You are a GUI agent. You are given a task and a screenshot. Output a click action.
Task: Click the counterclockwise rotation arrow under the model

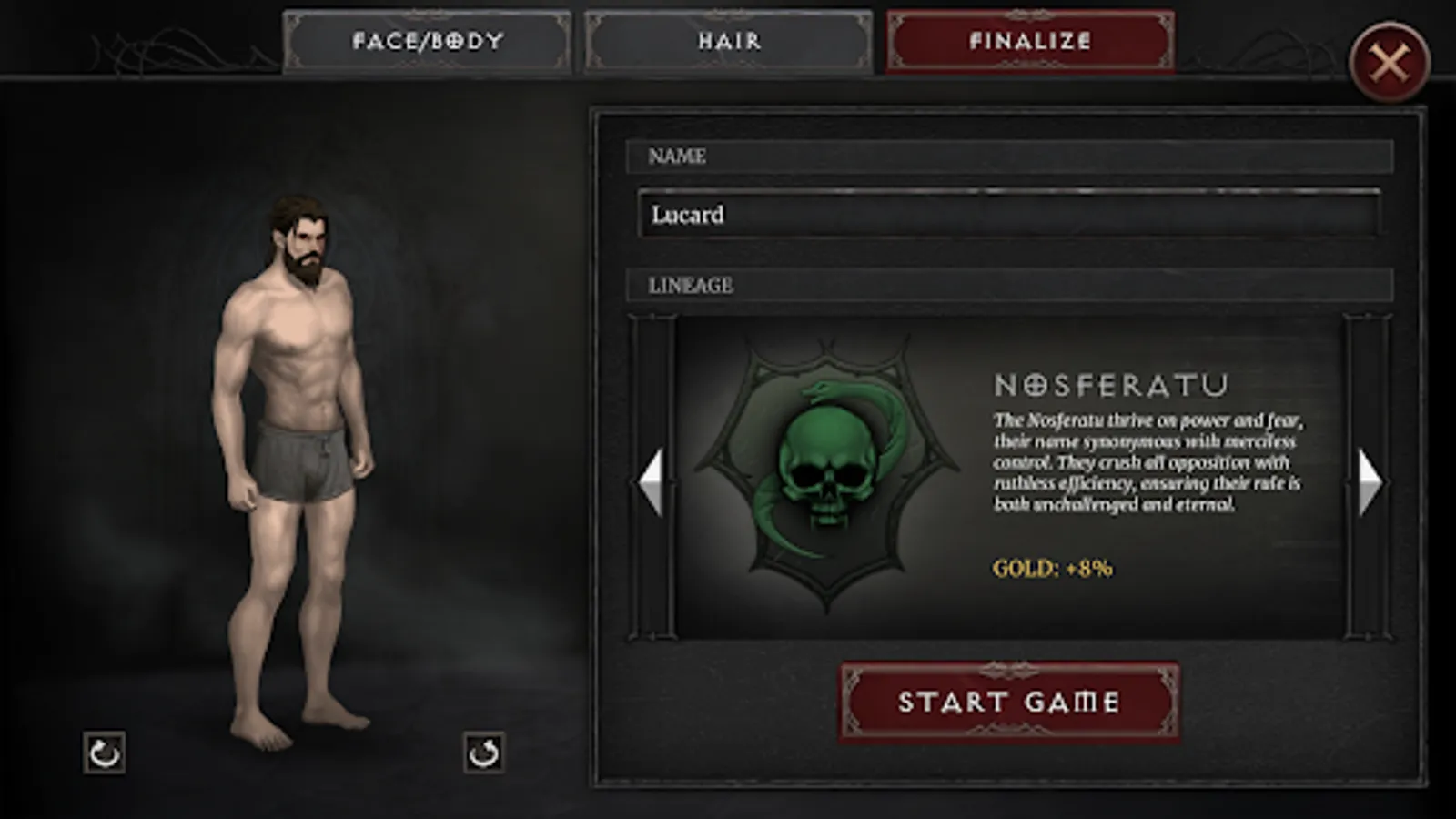coord(103,755)
